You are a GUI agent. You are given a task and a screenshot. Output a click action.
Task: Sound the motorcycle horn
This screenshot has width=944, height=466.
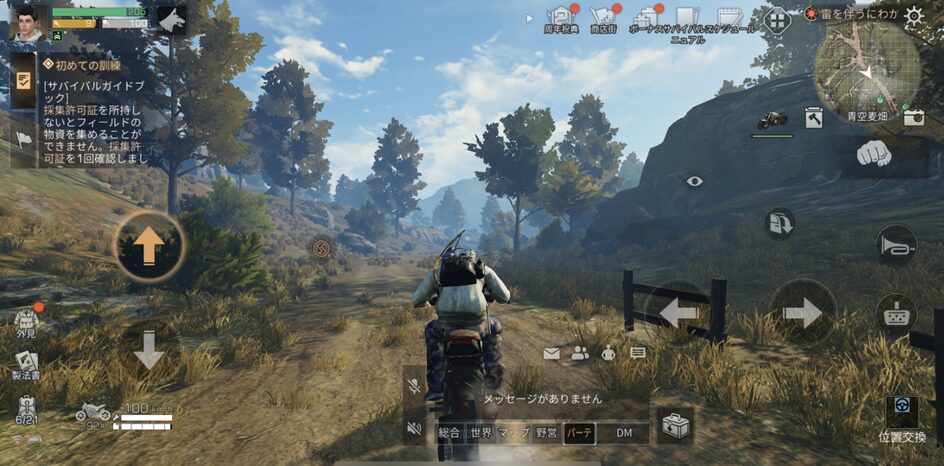(x=895, y=244)
